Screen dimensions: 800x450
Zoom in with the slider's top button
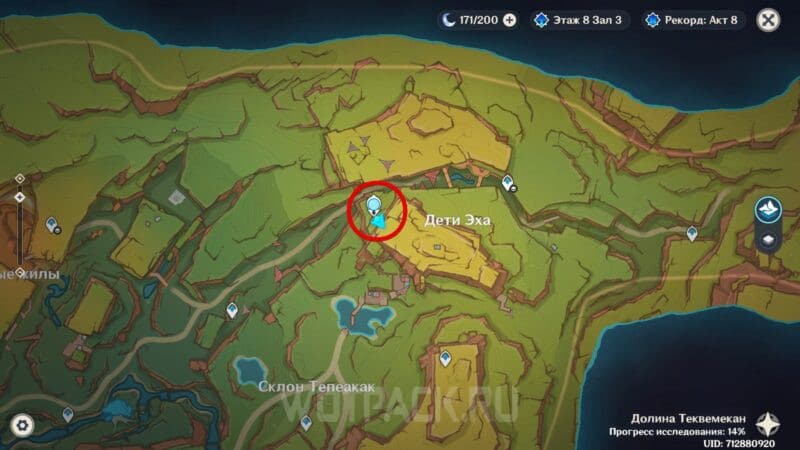click(19, 179)
